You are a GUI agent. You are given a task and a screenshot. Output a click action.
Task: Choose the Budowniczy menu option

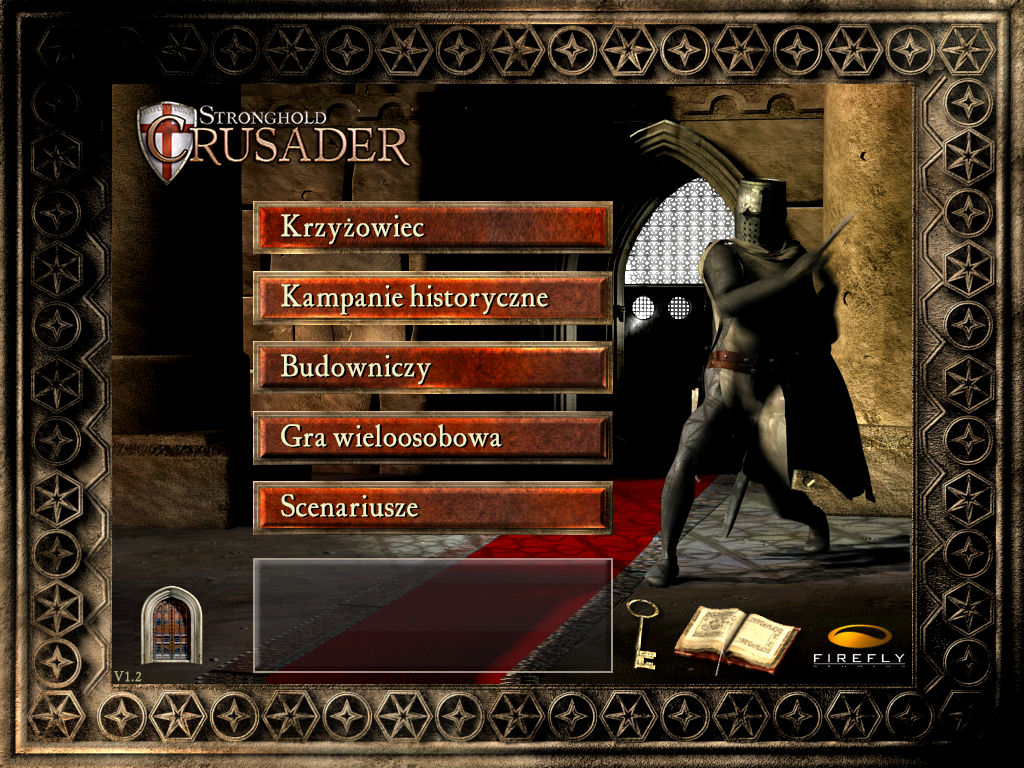[432, 367]
